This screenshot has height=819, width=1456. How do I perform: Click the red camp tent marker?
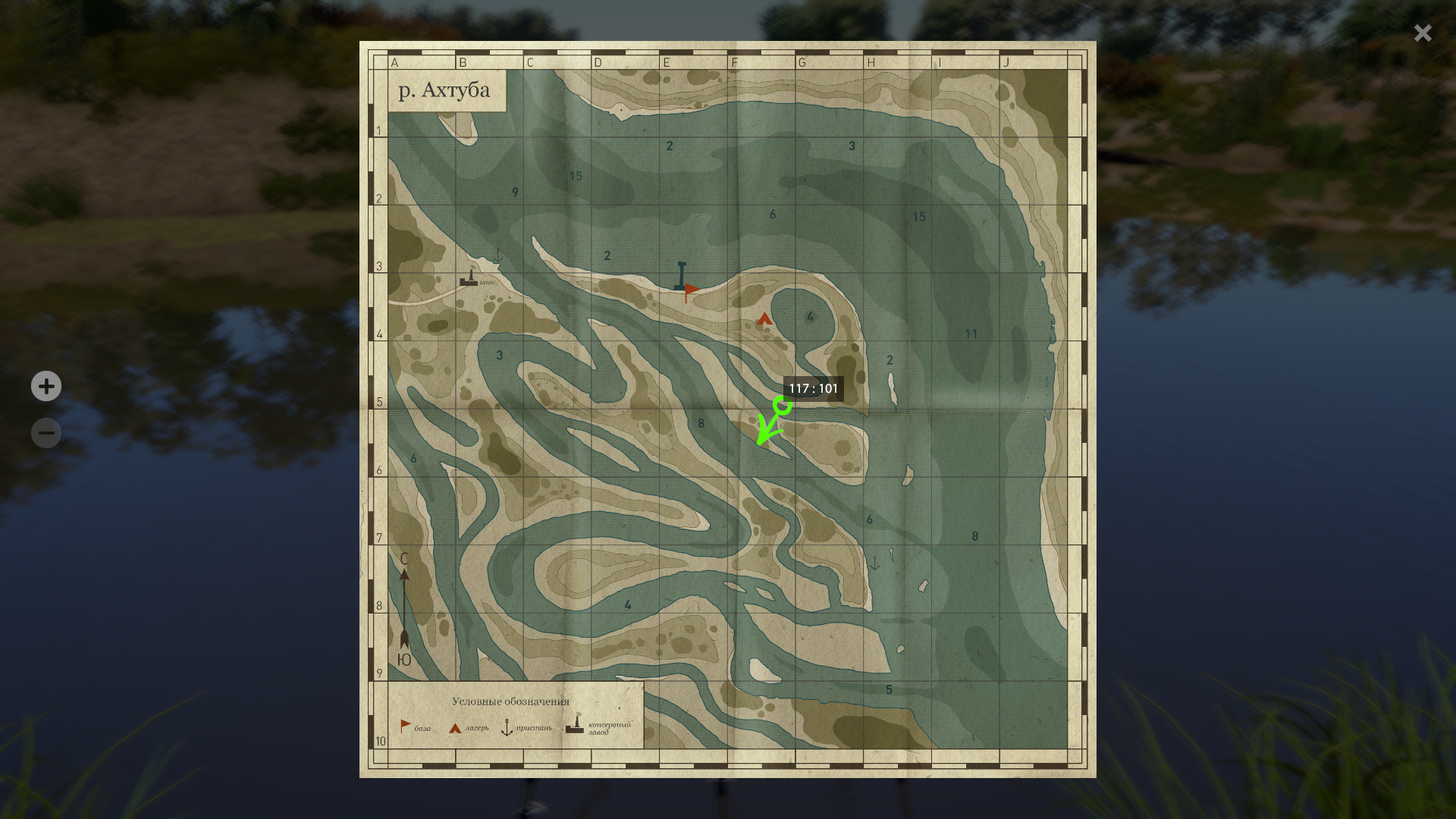tap(764, 319)
